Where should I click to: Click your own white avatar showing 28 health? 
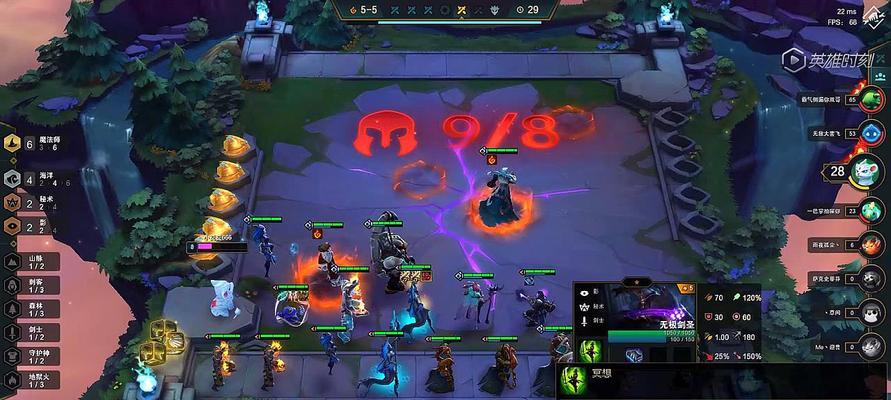coord(864,170)
